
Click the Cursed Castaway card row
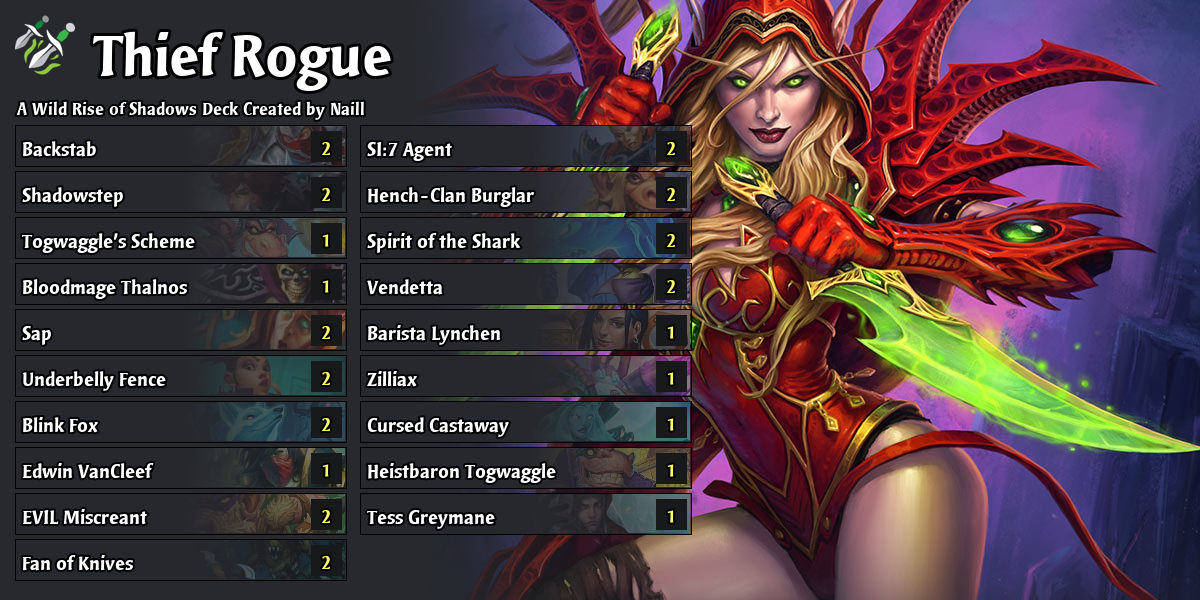coord(525,426)
